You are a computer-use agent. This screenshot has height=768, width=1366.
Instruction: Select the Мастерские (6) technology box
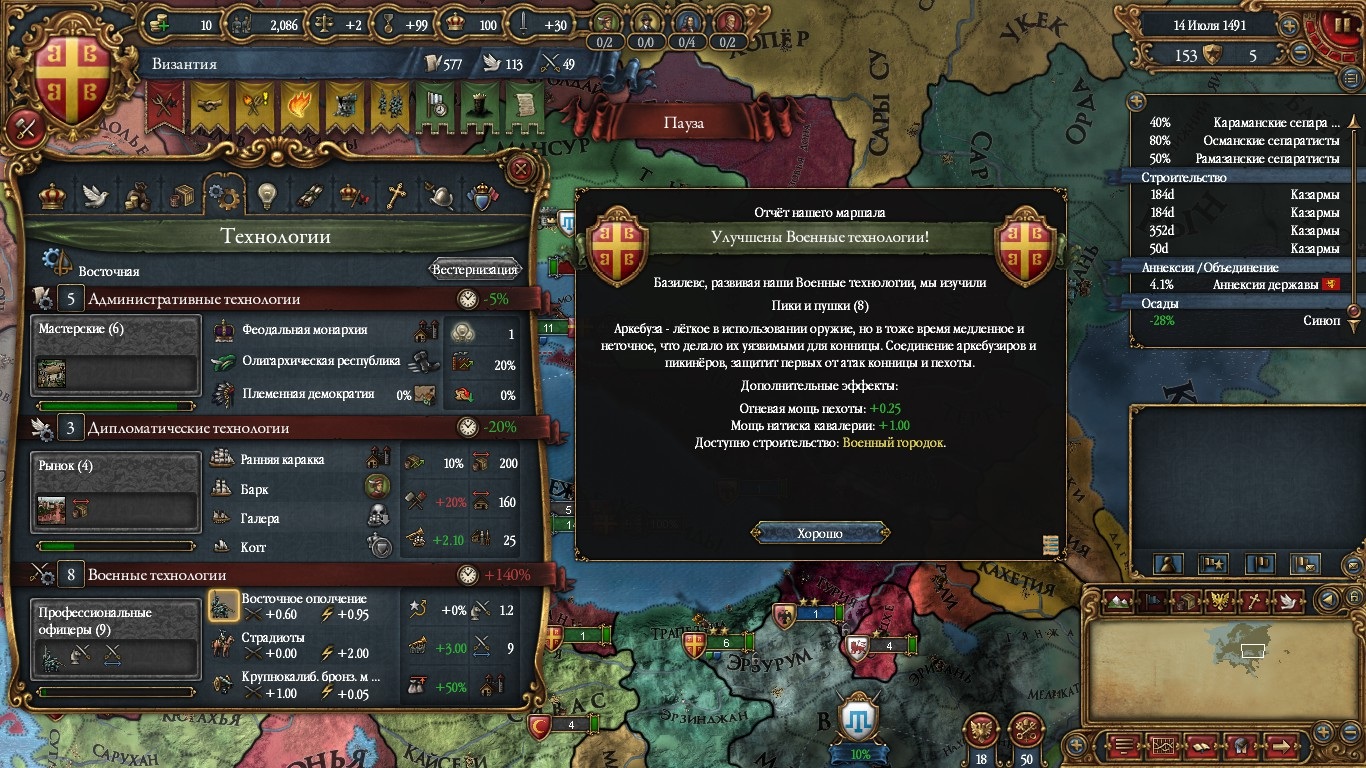(116, 357)
